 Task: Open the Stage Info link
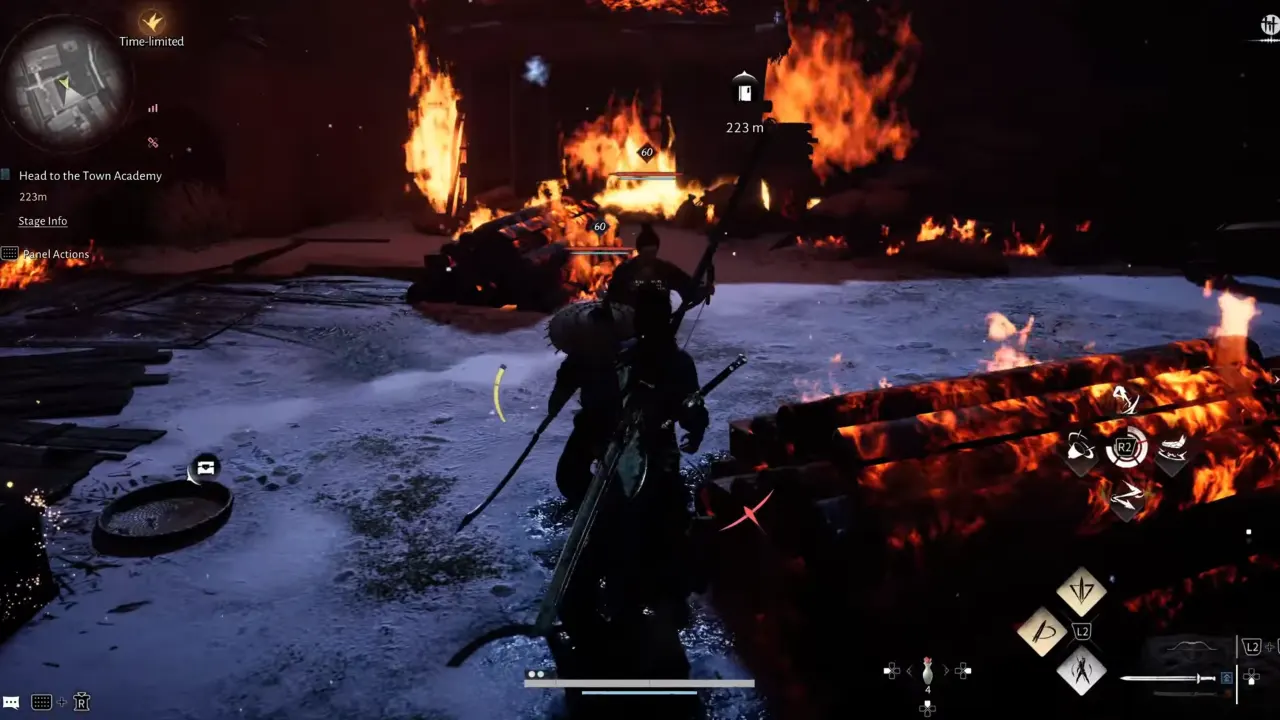point(42,220)
